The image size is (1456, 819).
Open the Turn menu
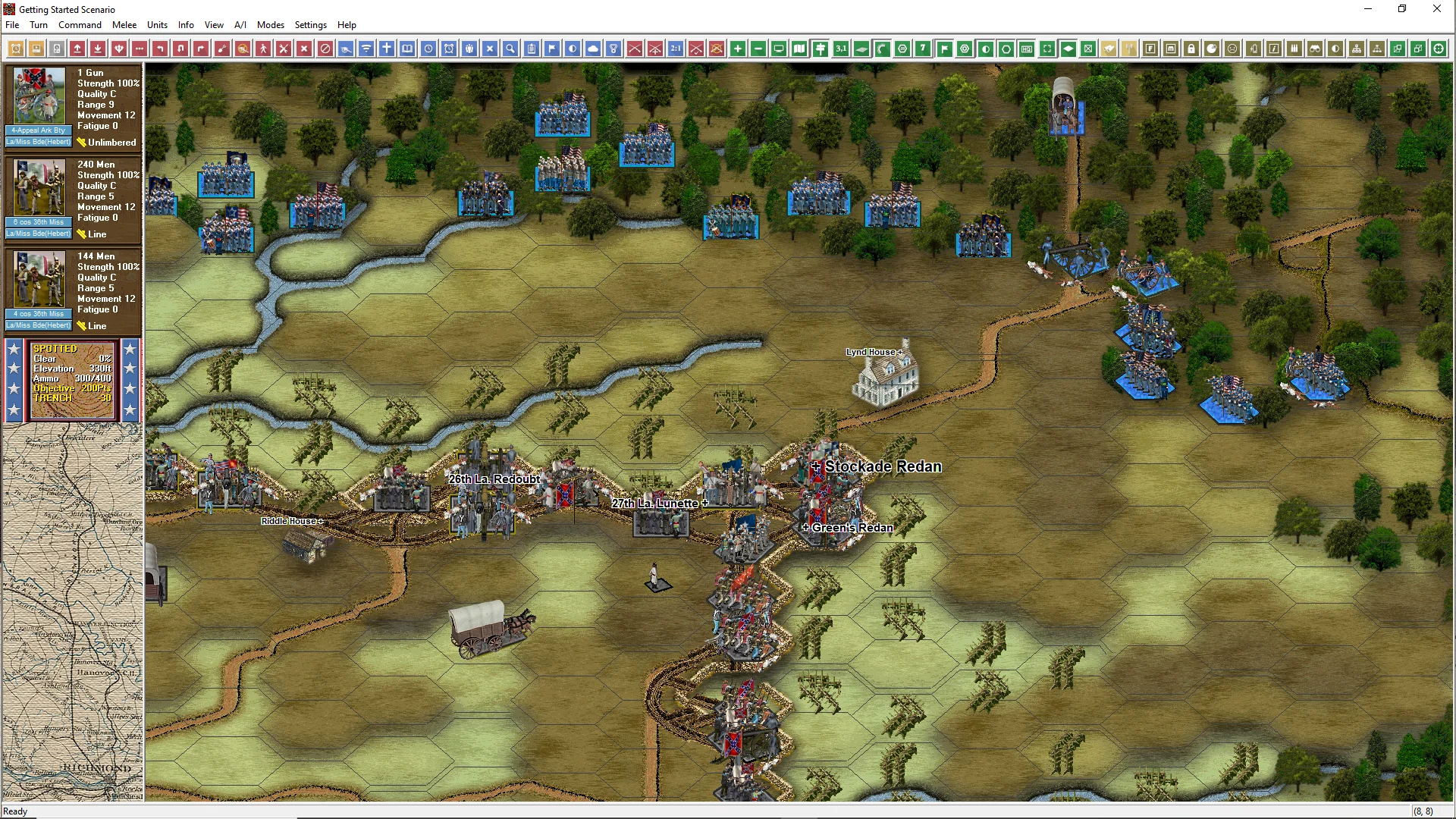tap(38, 25)
